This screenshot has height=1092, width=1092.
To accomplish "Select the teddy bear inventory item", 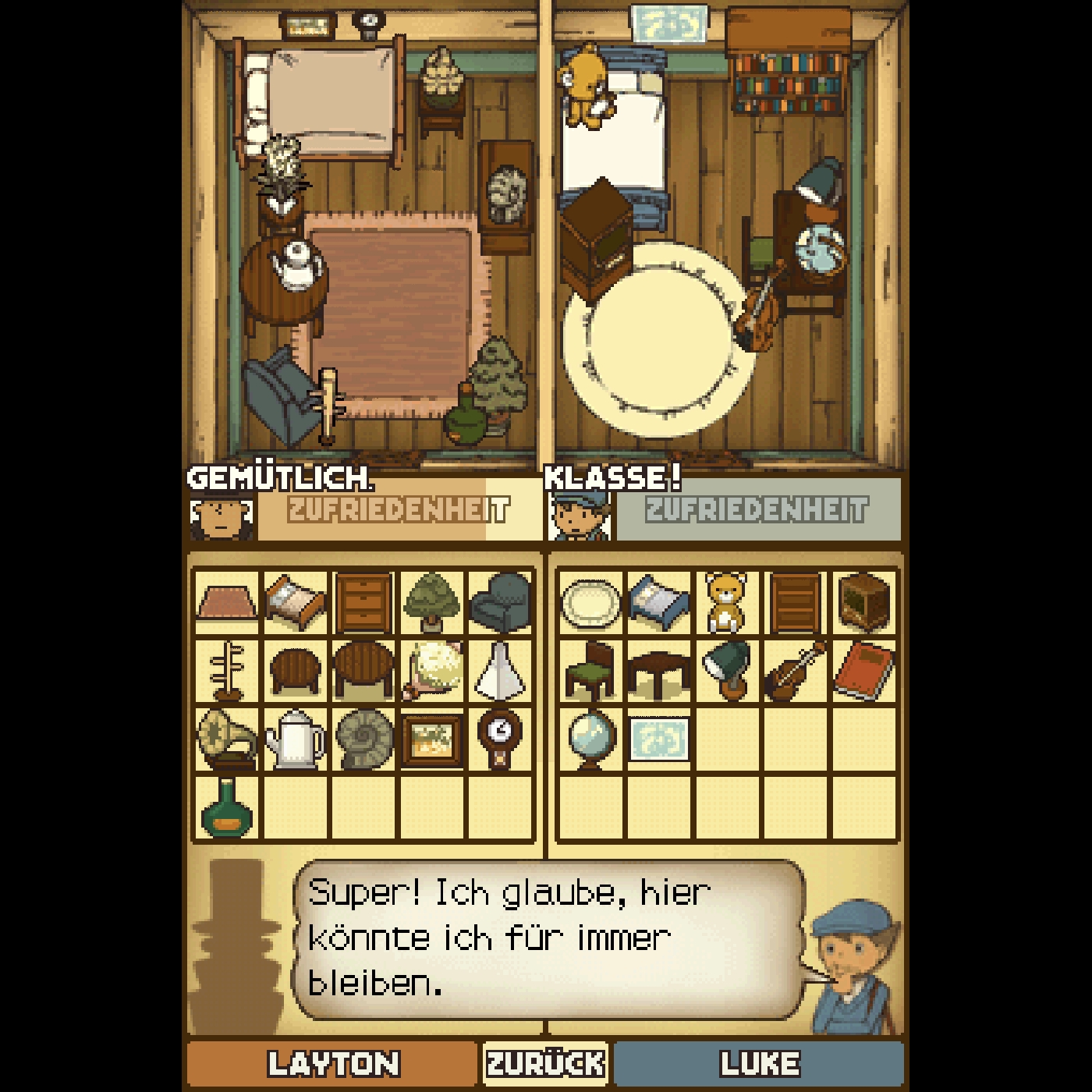I will click(725, 602).
